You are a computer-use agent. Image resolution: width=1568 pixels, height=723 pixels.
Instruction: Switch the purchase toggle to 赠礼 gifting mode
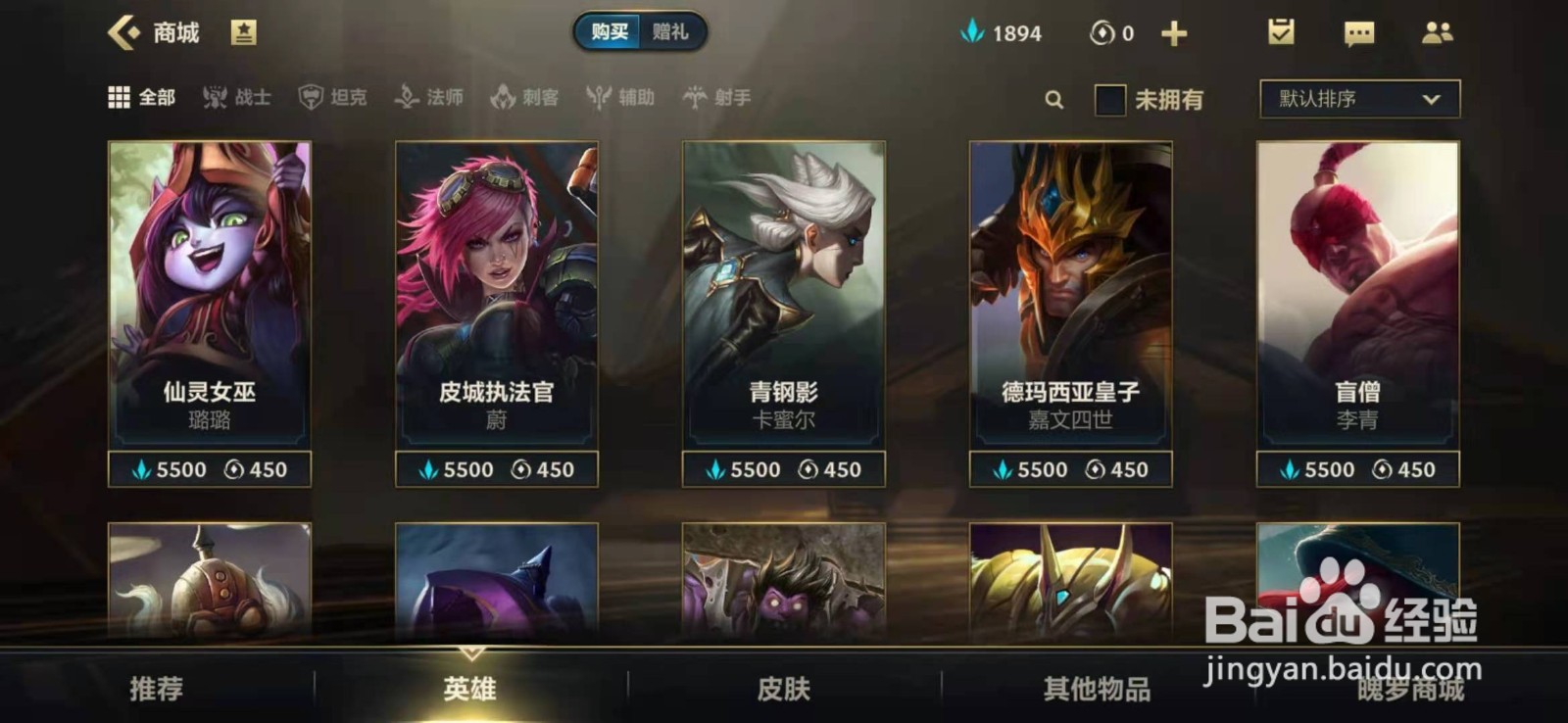[672, 31]
